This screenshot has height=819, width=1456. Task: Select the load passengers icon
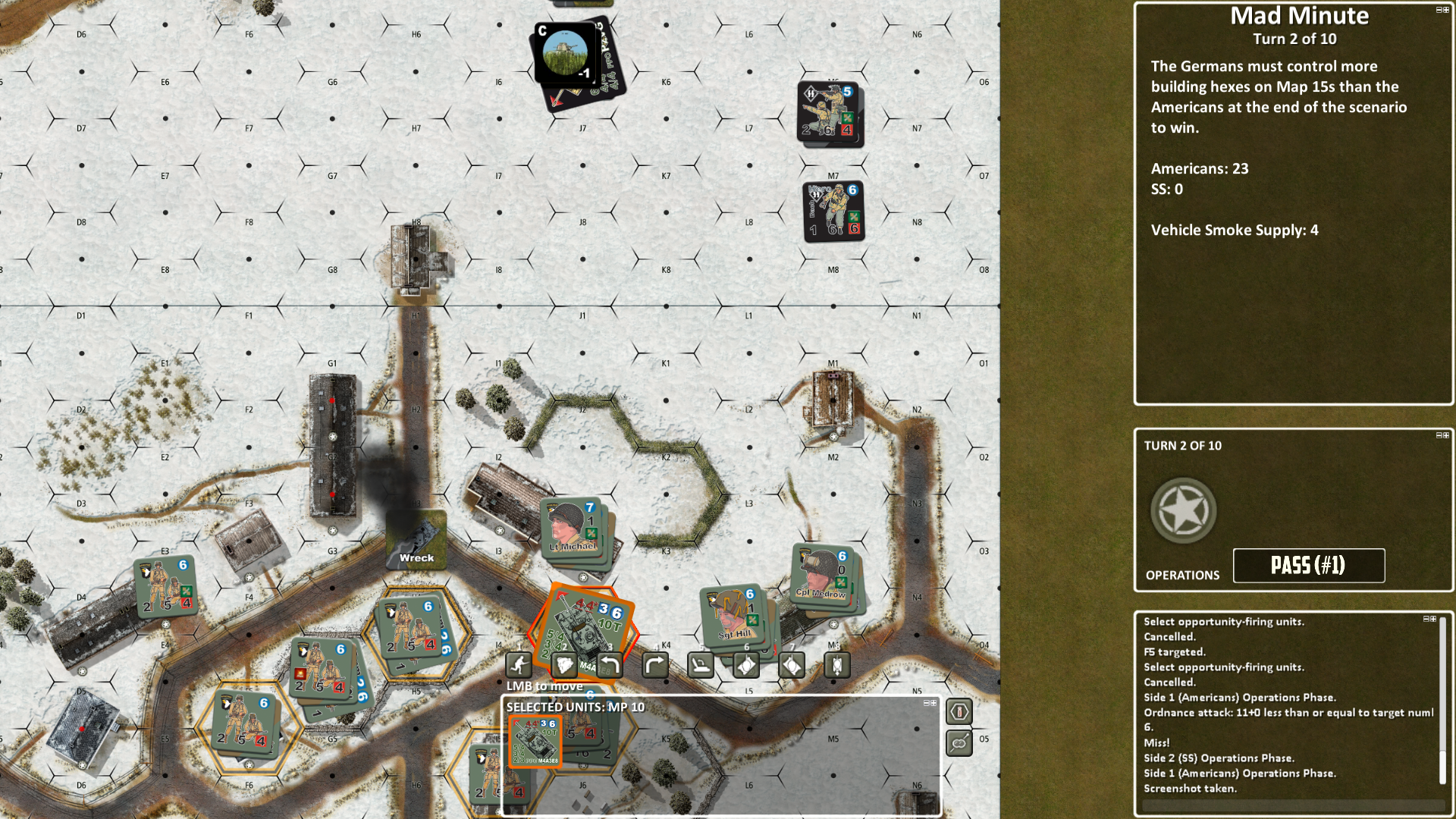coord(701,666)
